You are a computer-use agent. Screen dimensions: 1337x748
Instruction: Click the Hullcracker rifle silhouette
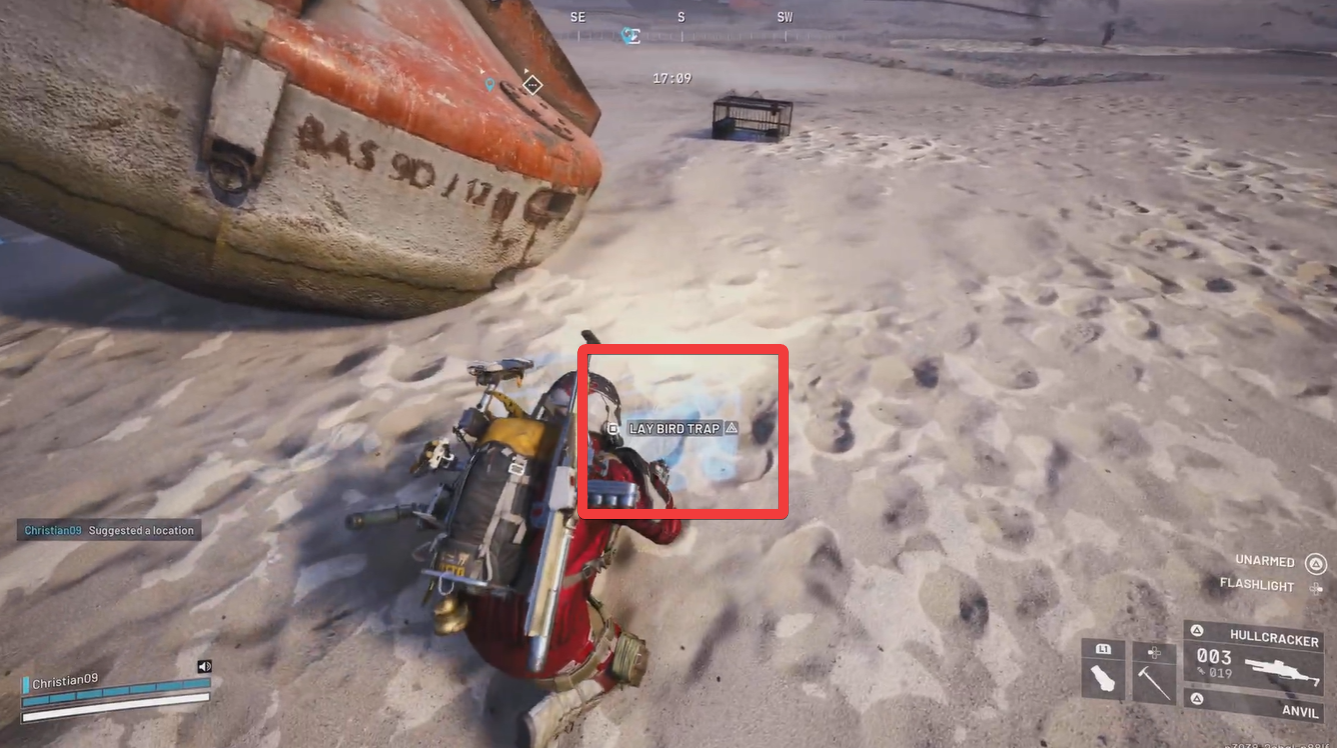(x=1283, y=671)
